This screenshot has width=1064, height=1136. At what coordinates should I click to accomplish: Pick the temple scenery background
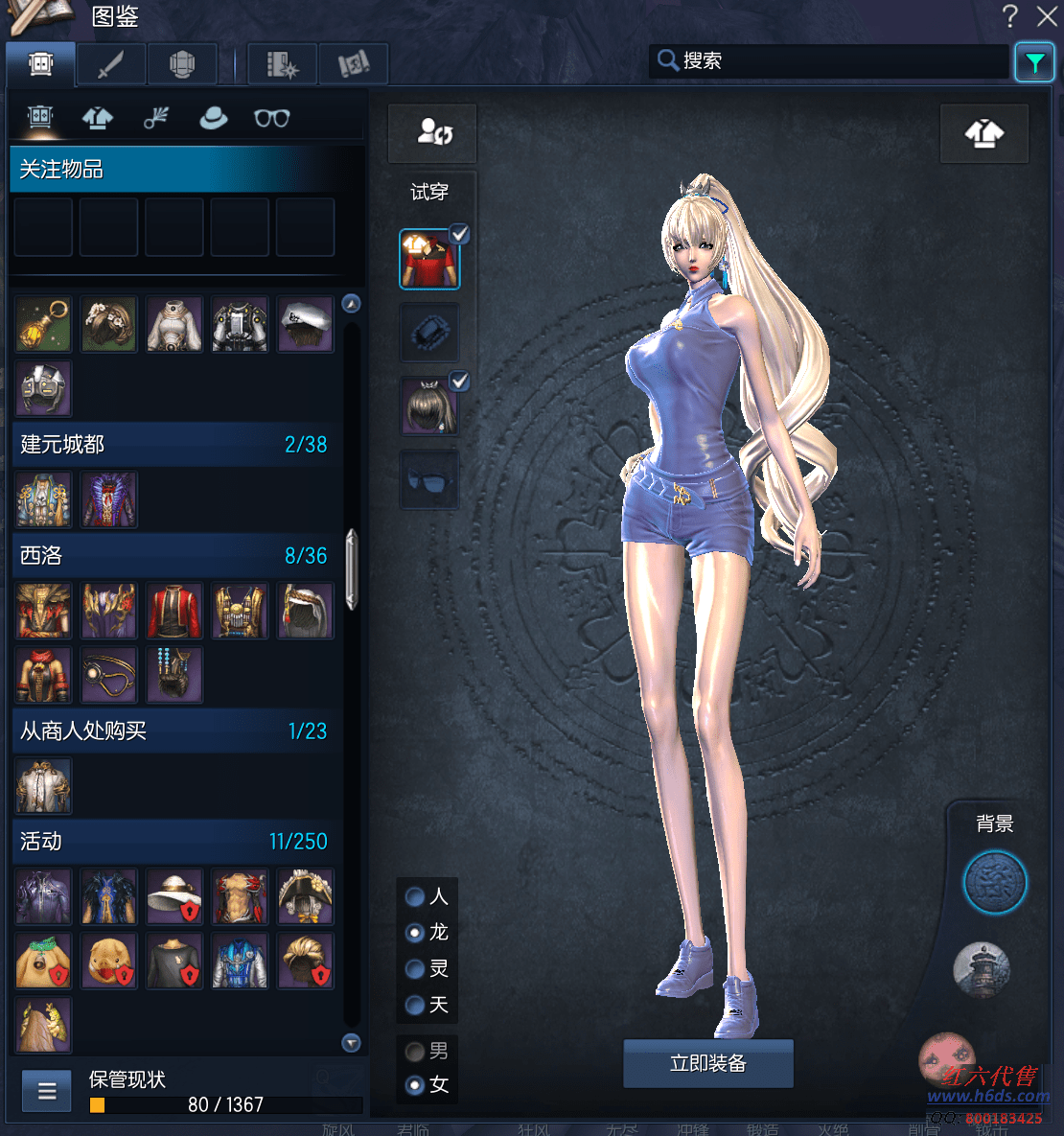pos(982,968)
